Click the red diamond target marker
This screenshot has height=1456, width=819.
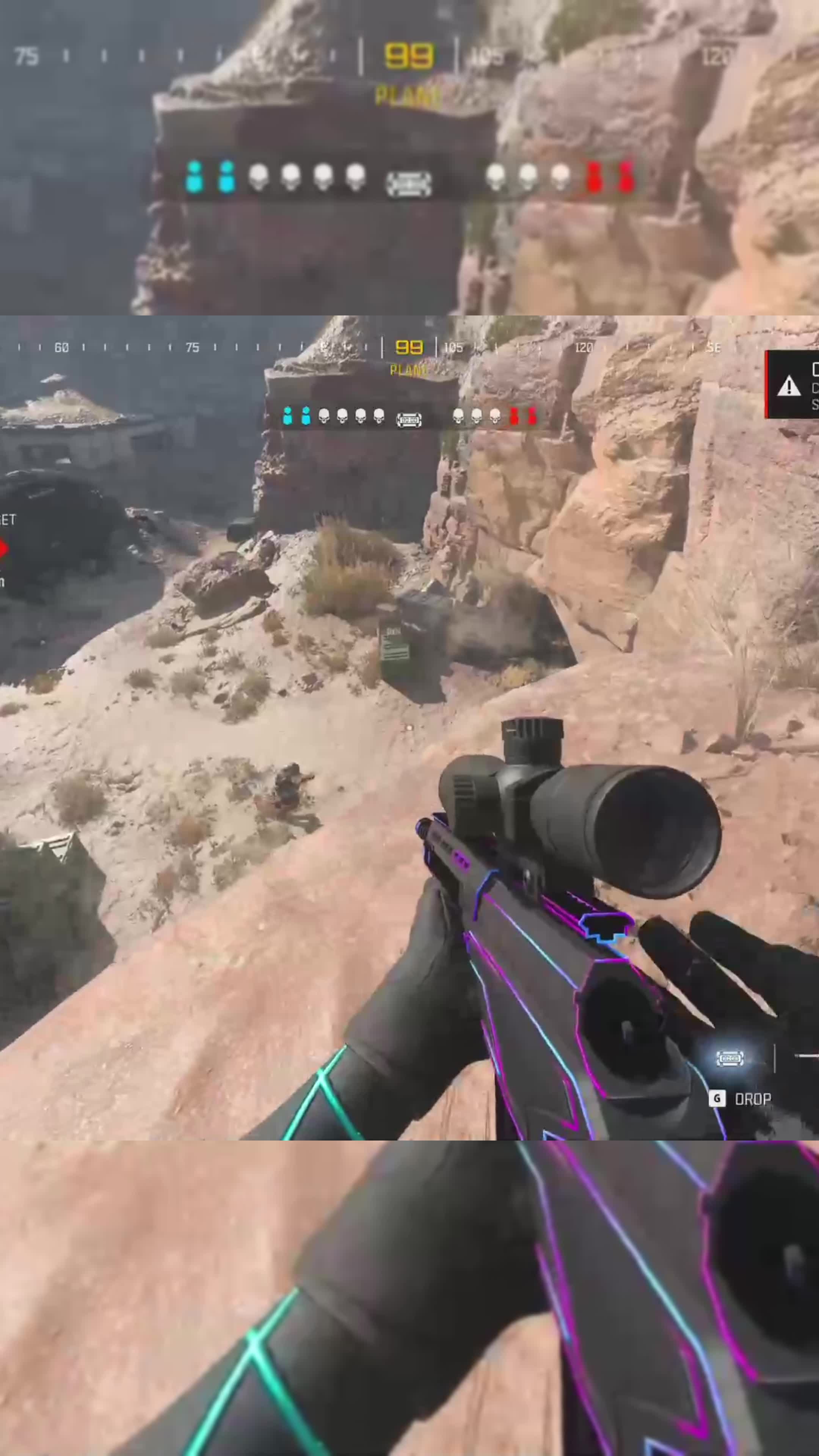coord(3,548)
